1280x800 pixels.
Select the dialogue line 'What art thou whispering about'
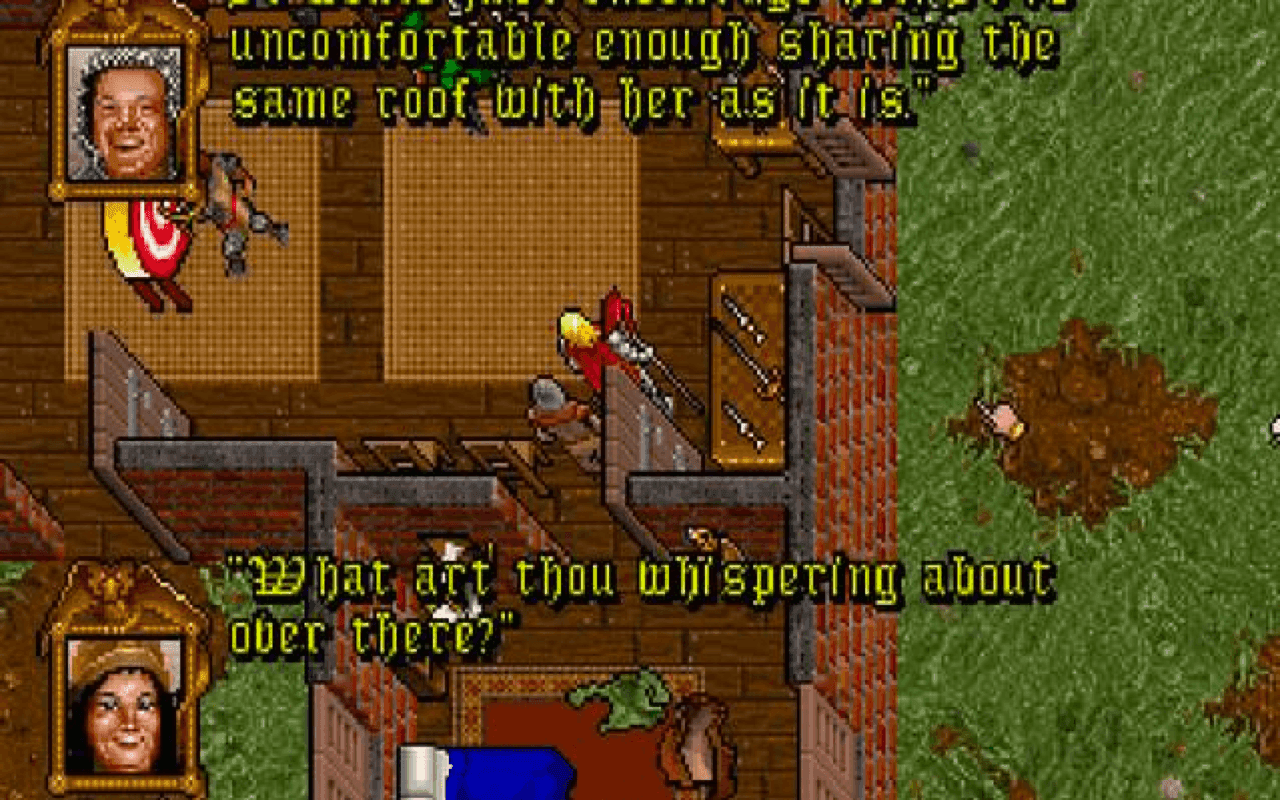640,577
